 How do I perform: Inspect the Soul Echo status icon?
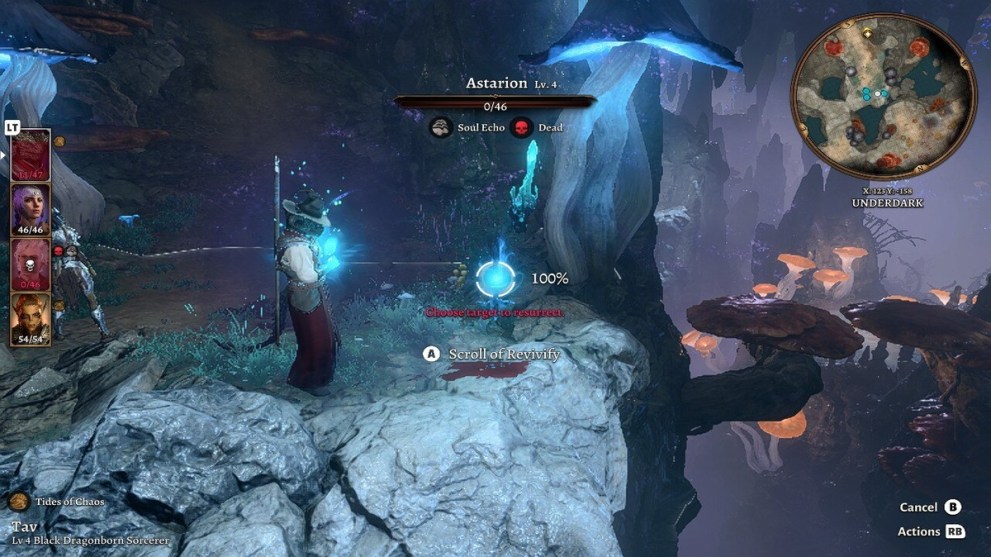point(440,128)
